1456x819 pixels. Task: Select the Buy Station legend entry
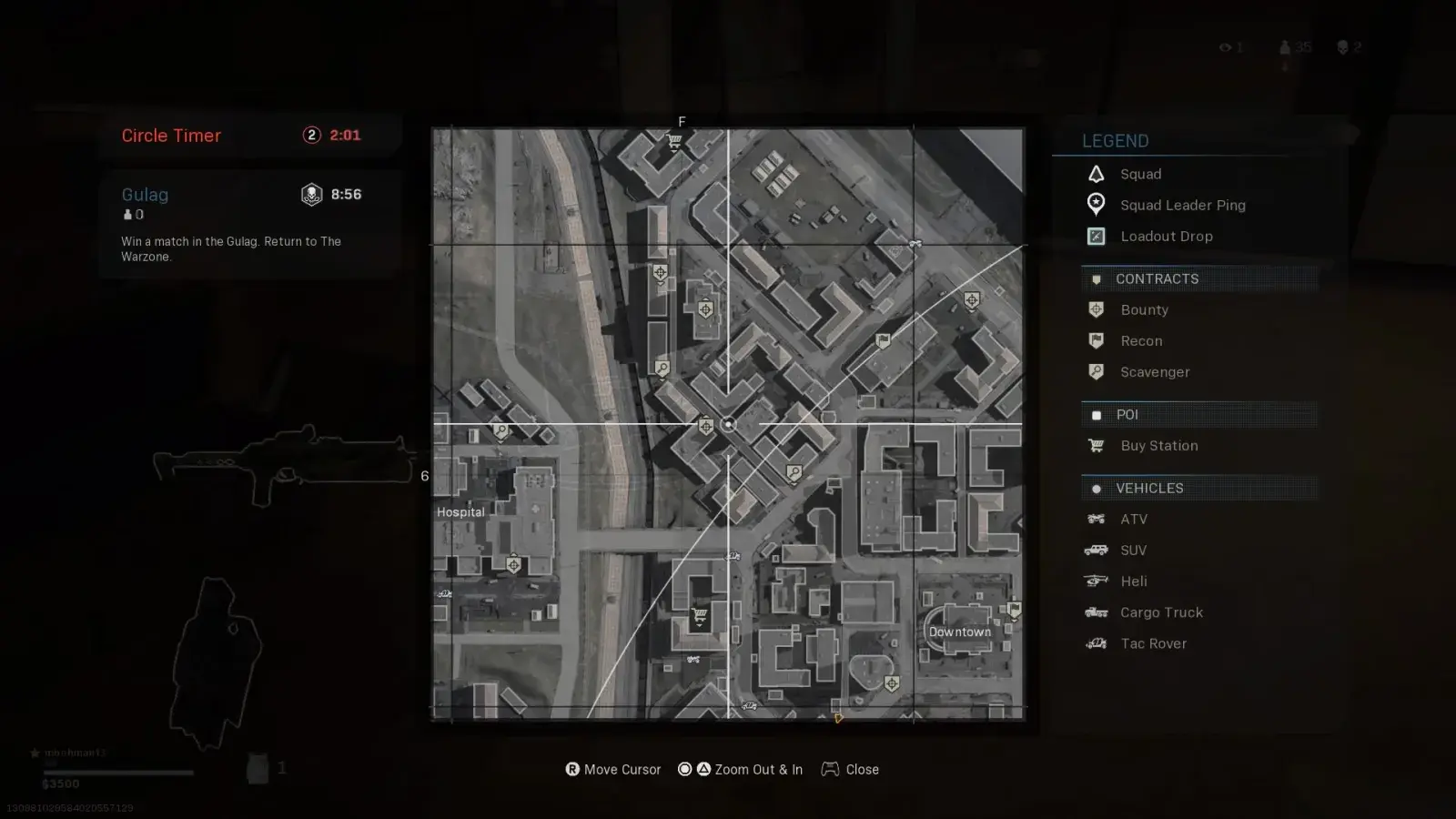(1158, 445)
